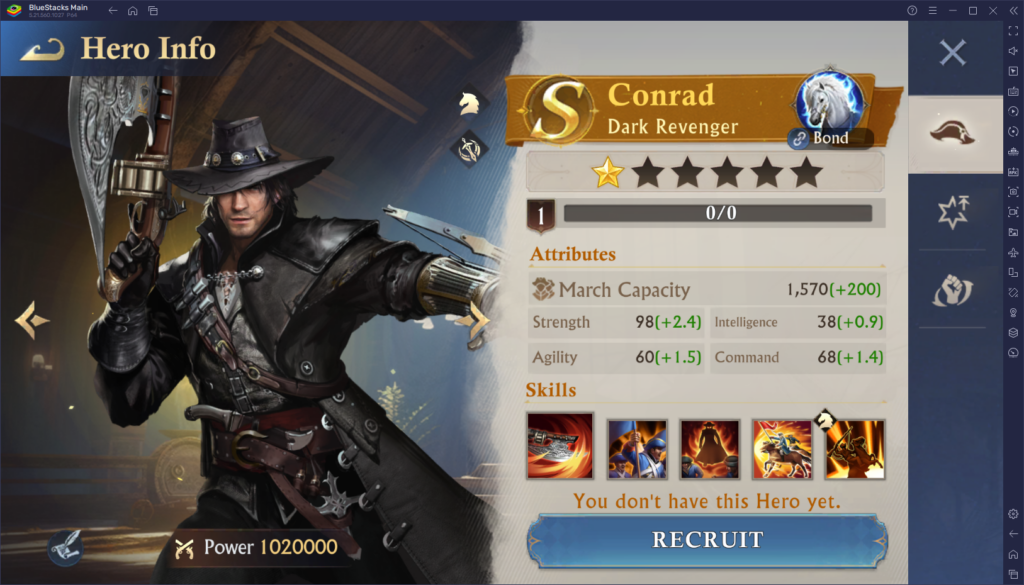
Task: Show the previous hero with left arrow
Action: (31, 320)
